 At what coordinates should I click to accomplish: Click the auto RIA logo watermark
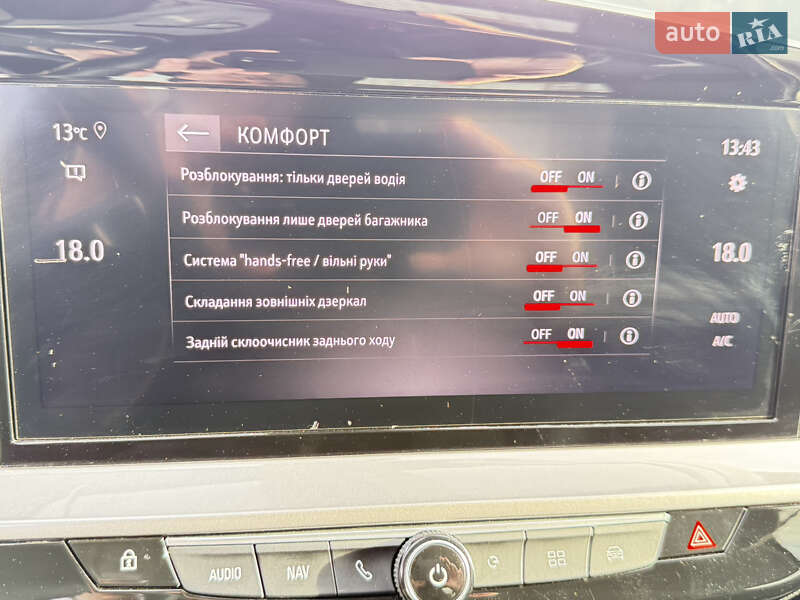(x=721, y=32)
